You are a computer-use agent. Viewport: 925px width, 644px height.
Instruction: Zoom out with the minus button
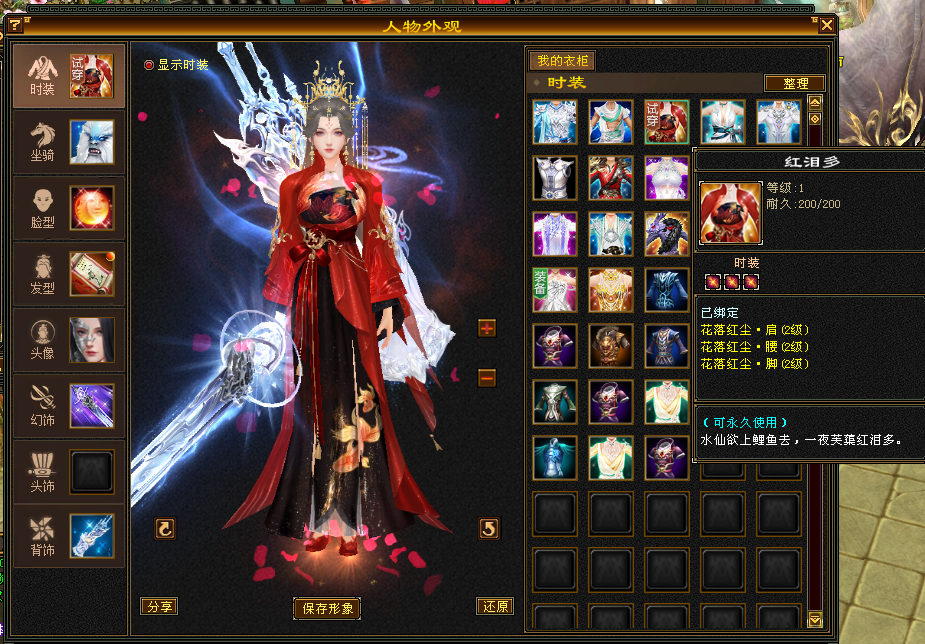point(487,377)
